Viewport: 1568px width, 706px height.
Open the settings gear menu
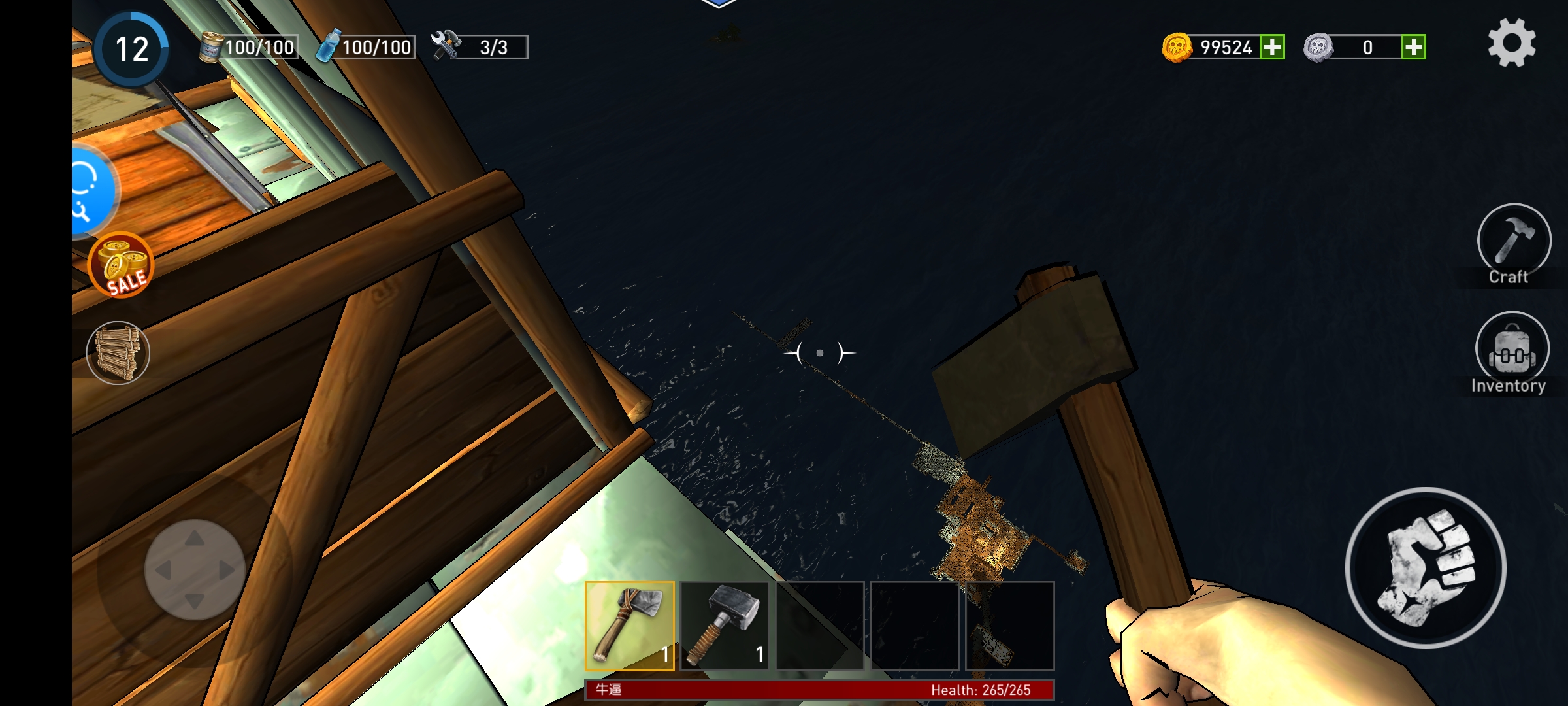(1512, 43)
